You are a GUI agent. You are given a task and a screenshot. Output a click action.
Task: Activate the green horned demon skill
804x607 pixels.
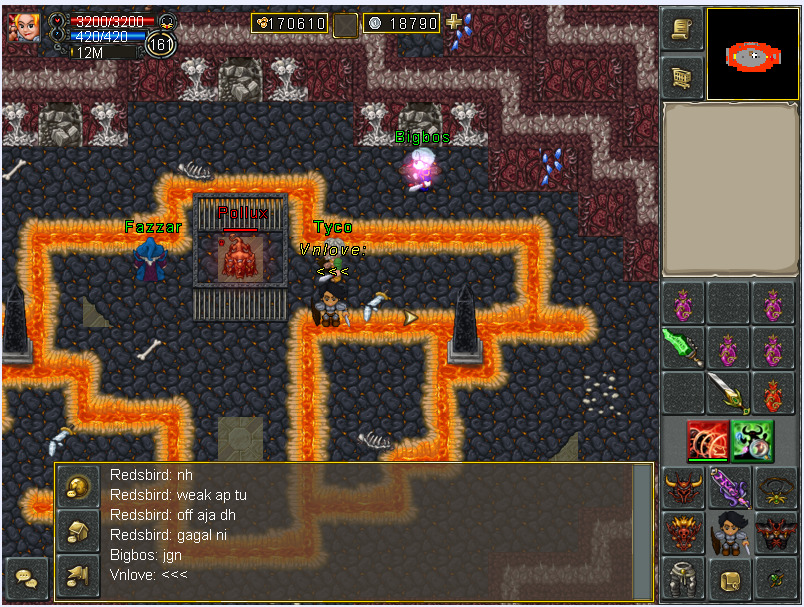[752, 441]
